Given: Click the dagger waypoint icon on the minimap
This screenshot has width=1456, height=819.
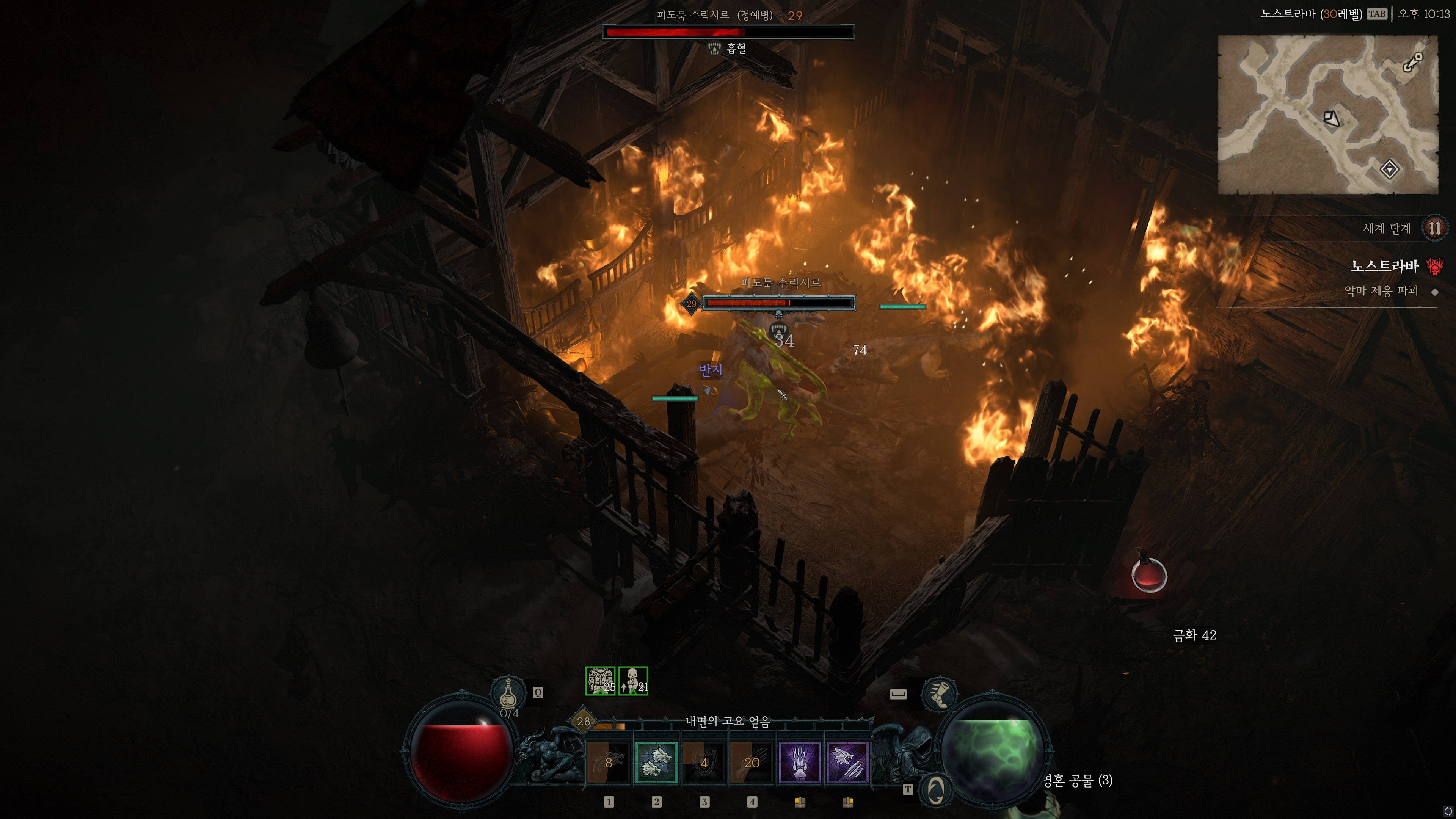Looking at the screenshot, I should point(1412,62).
